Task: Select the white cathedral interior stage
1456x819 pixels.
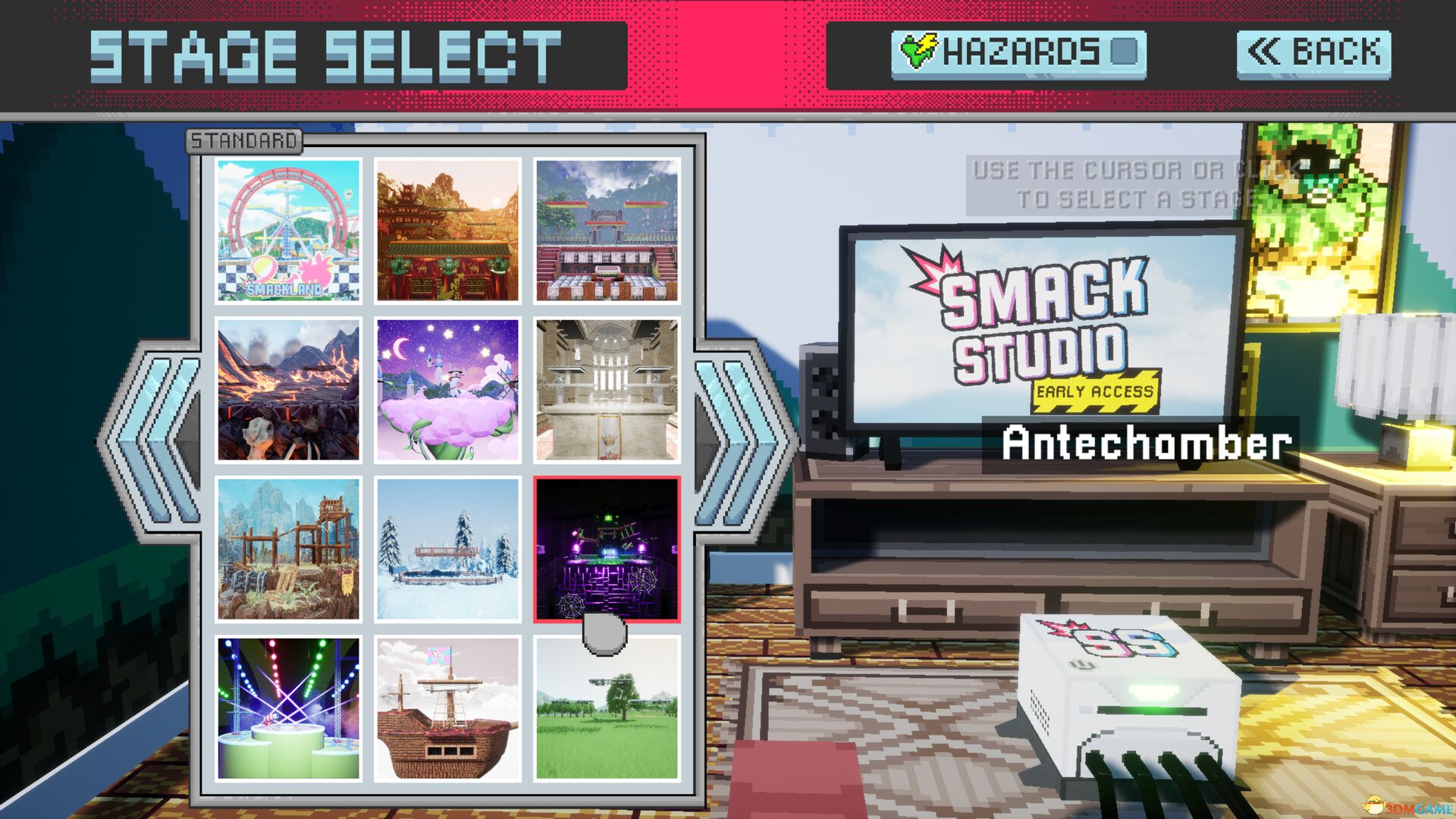Action: pyautogui.click(x=607, y=391)
